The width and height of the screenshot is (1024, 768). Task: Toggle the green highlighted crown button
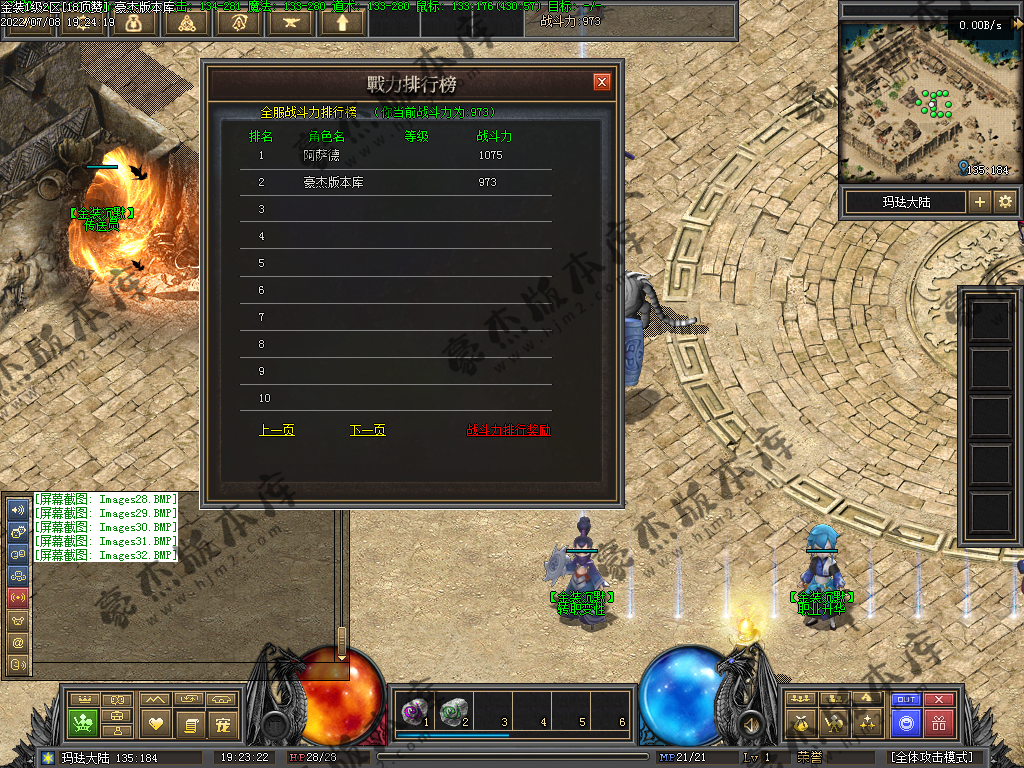pos(83,722)
